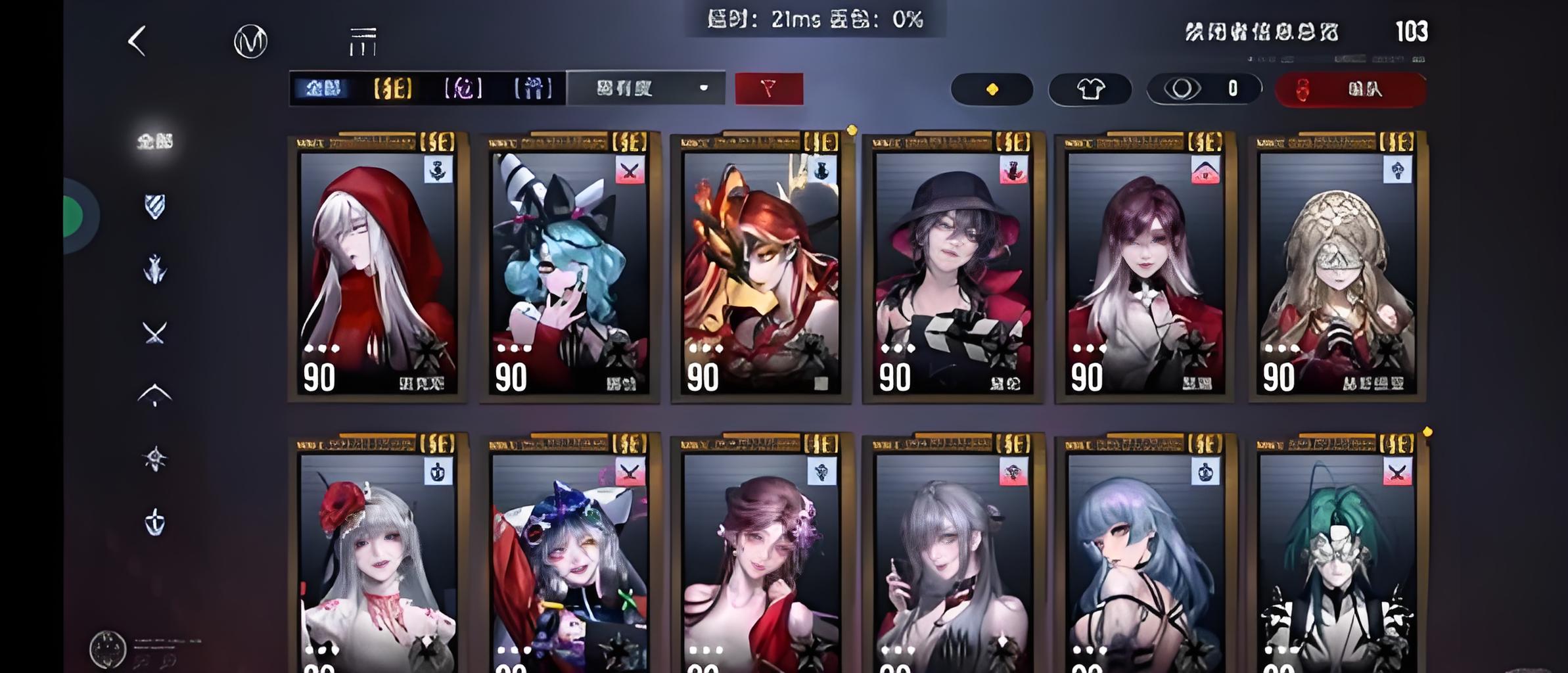Viewport: 1568px width, 673px height.
Task: Open the circular M logo menu
Action: pyautogui.click(x=250, y=41)
